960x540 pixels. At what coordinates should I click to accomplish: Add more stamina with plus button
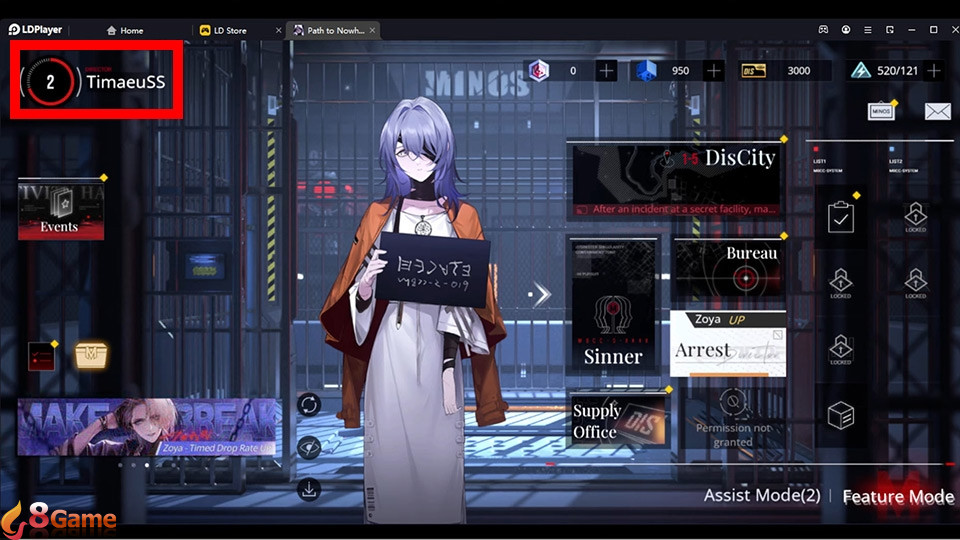click(x=934, y=71)
